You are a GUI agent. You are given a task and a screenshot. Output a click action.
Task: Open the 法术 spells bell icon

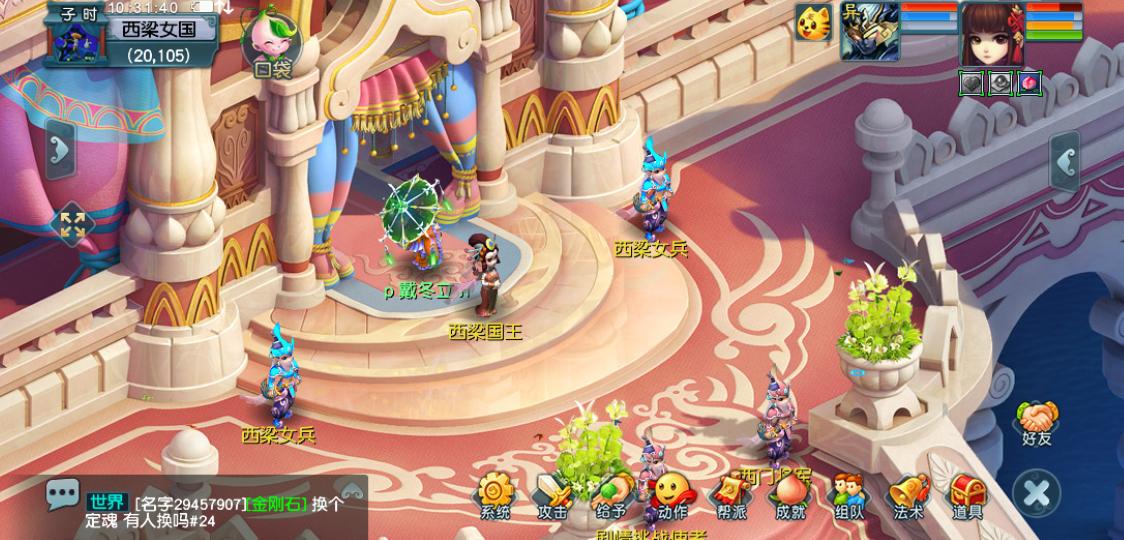[908, 496]
